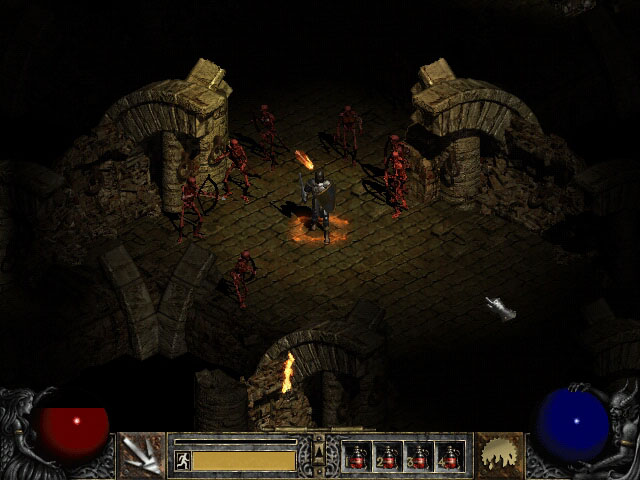This screenshot has width=640, height=480.
Task: Drink the red potion in belt slot 2
Action: pyautogui.click(x=388, y=457)
